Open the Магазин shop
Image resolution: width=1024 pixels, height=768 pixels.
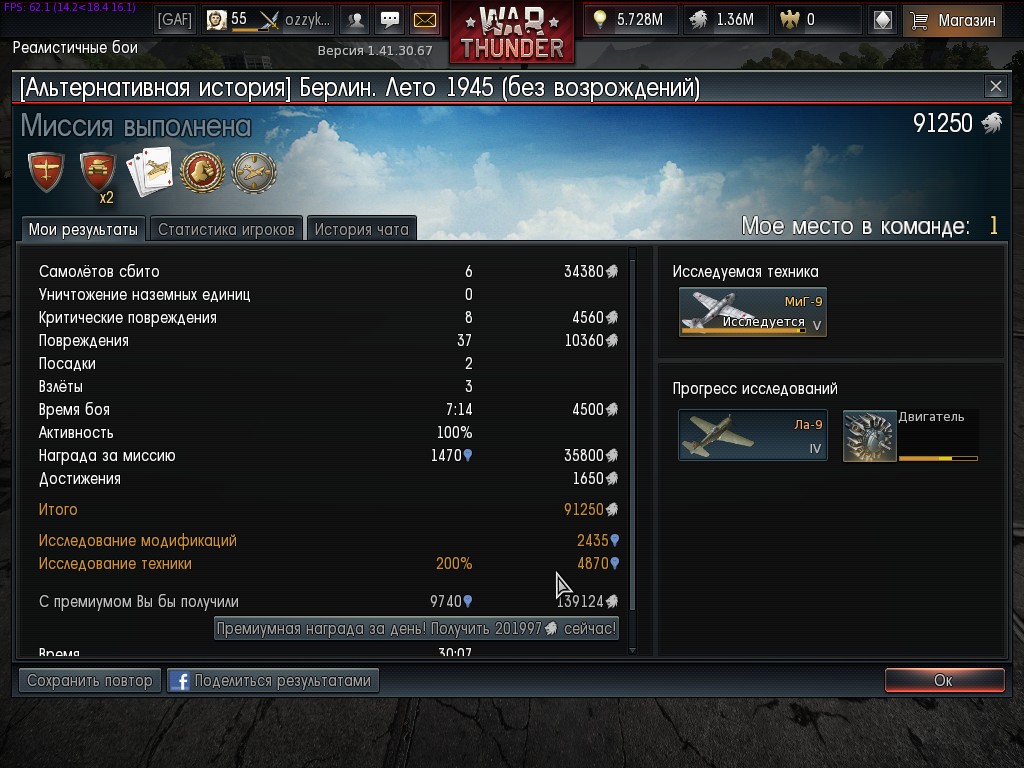tap(952, 19)
